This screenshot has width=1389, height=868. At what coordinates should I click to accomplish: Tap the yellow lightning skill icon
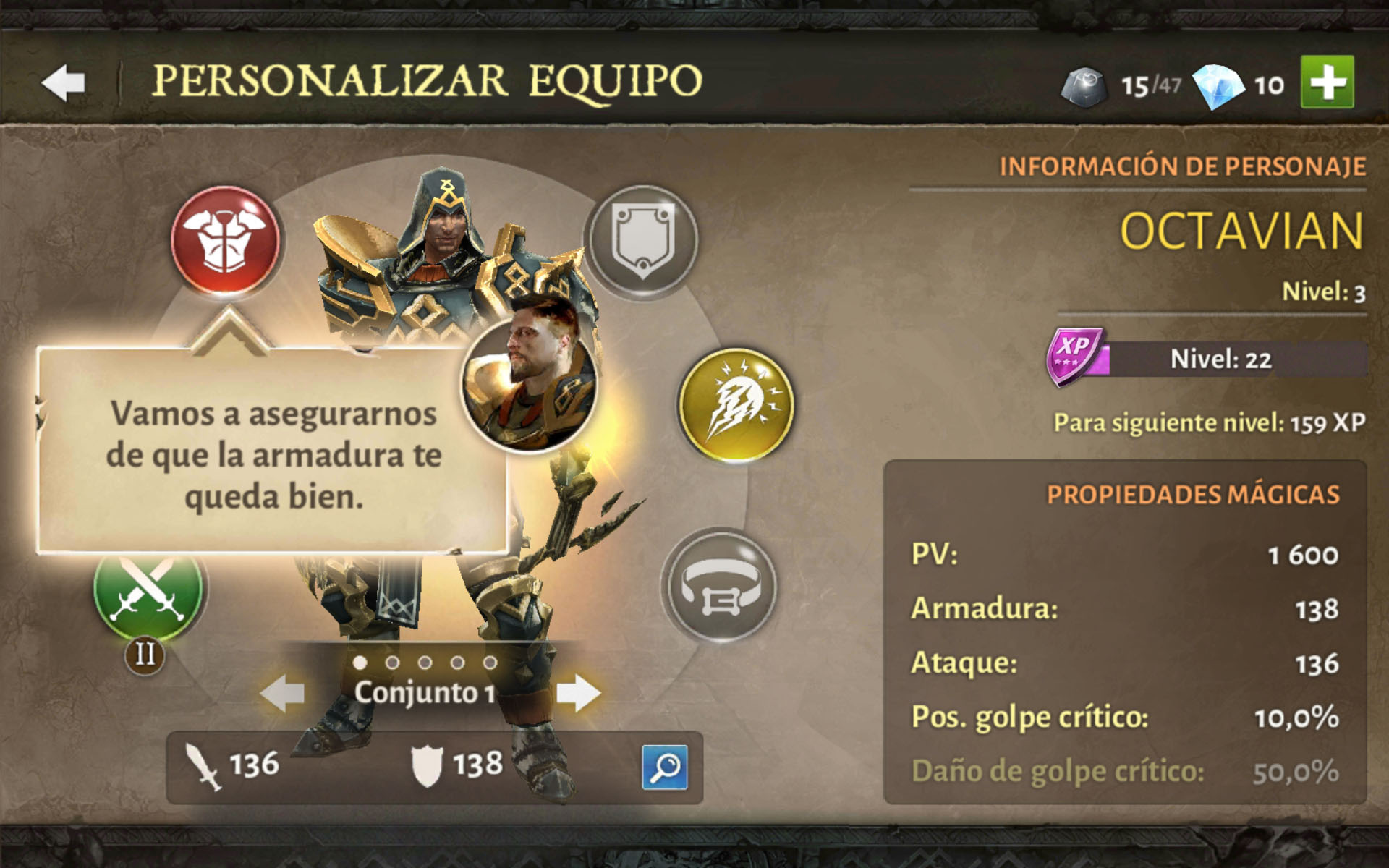click(x=736, y=404)
